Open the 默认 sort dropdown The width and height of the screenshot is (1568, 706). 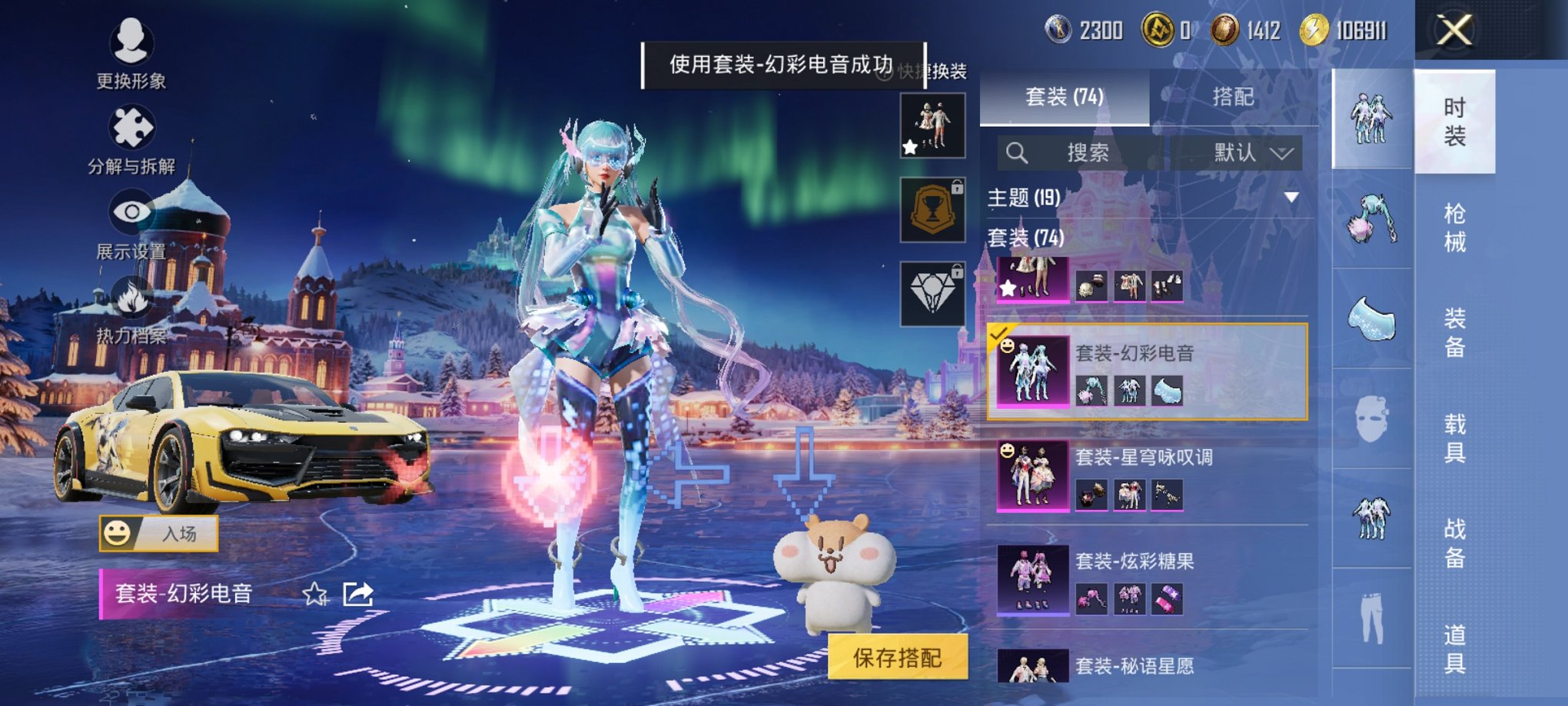tap(1245, 153)
